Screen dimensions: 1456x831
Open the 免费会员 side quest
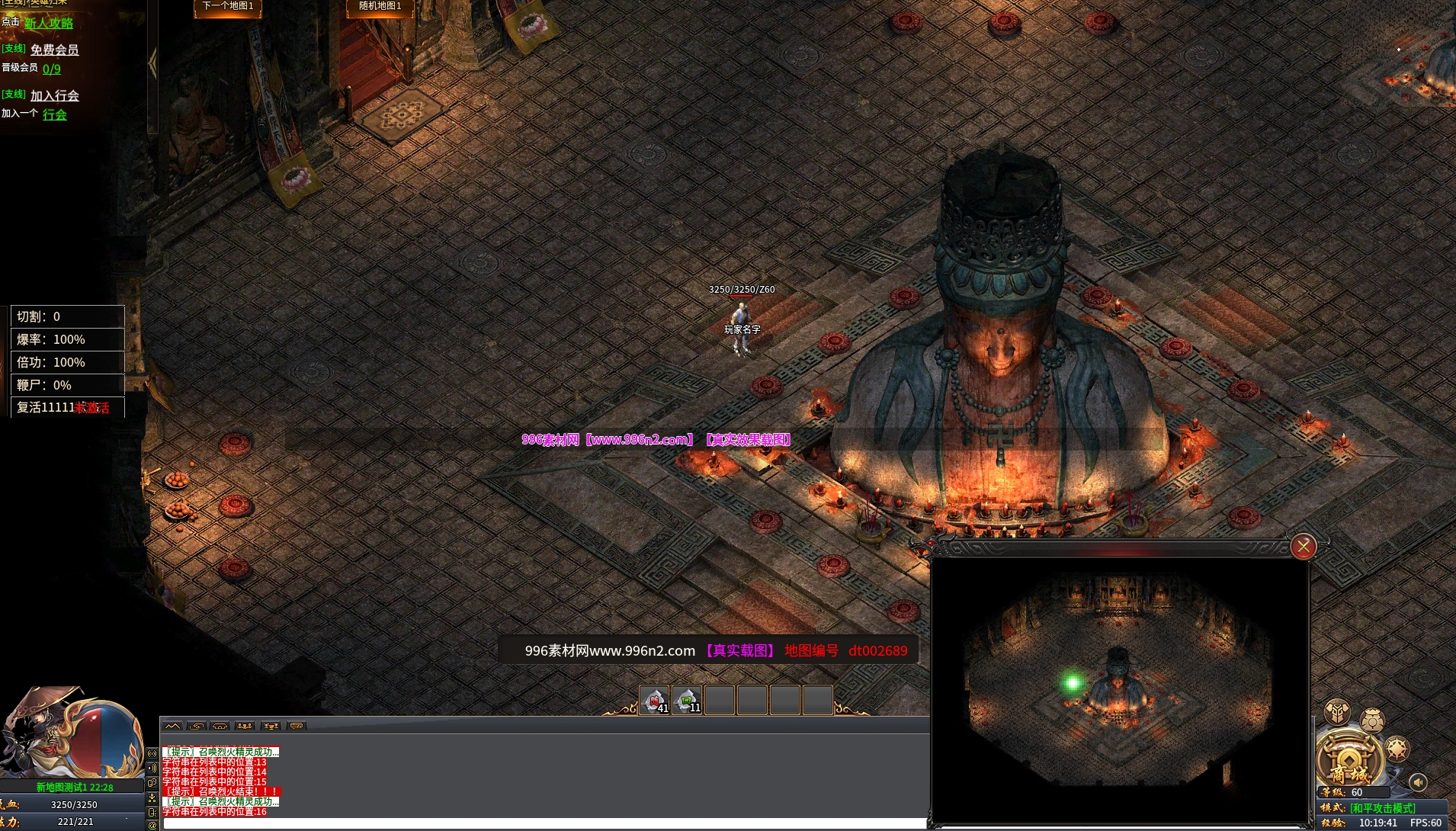[x=54, y=50]
